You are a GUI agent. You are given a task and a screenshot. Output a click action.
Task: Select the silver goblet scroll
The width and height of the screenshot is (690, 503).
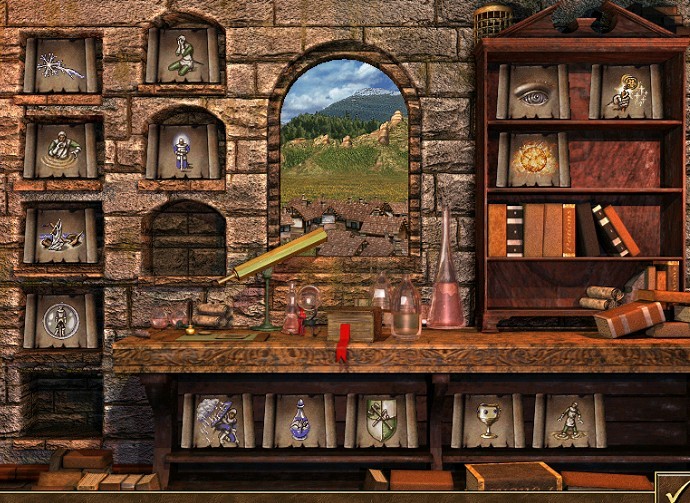tap(487, 420)
